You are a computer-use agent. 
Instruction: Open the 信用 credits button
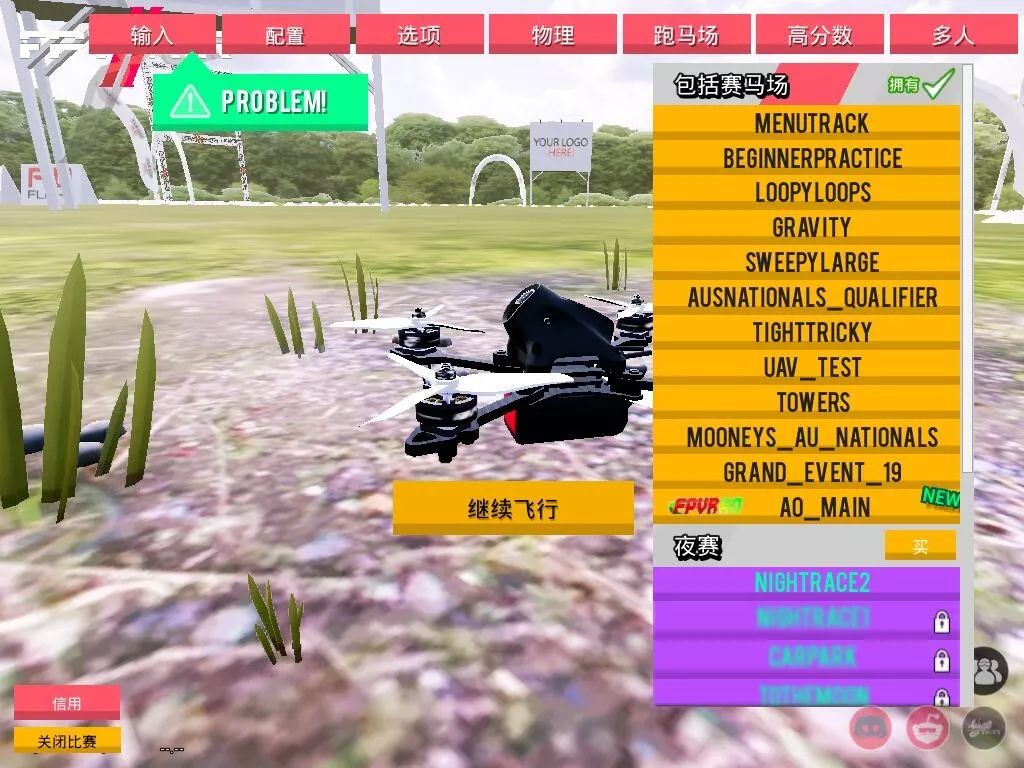pos(67,703)
